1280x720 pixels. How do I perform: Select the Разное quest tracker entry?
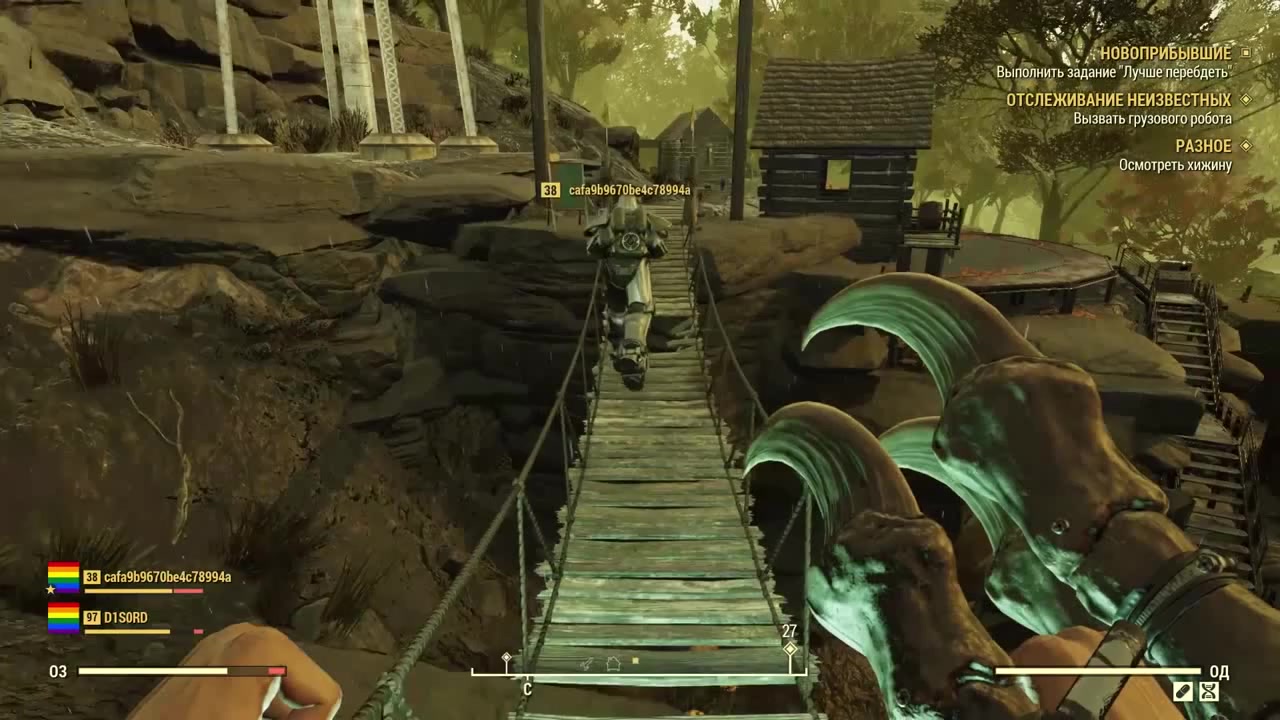coord(1203,146)
